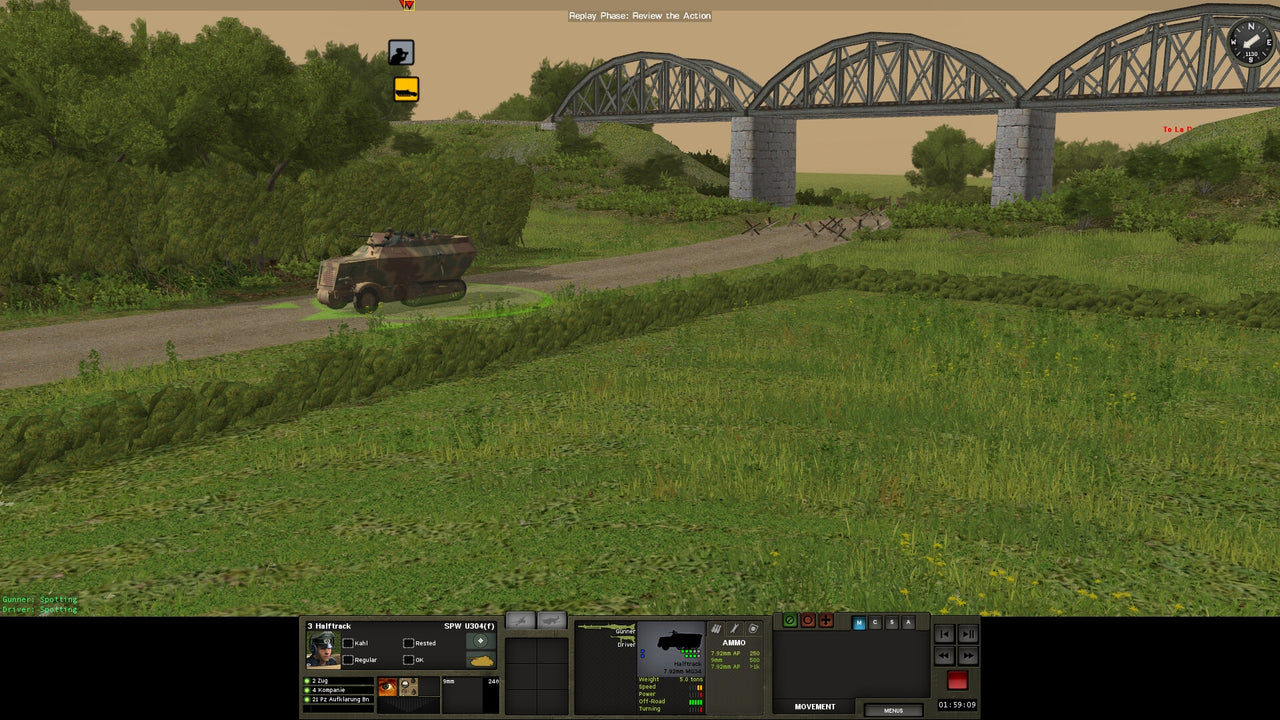Select the red circle targeting icon
The height and width of the screenshot is (720, 1280).
tap(808, 620)
